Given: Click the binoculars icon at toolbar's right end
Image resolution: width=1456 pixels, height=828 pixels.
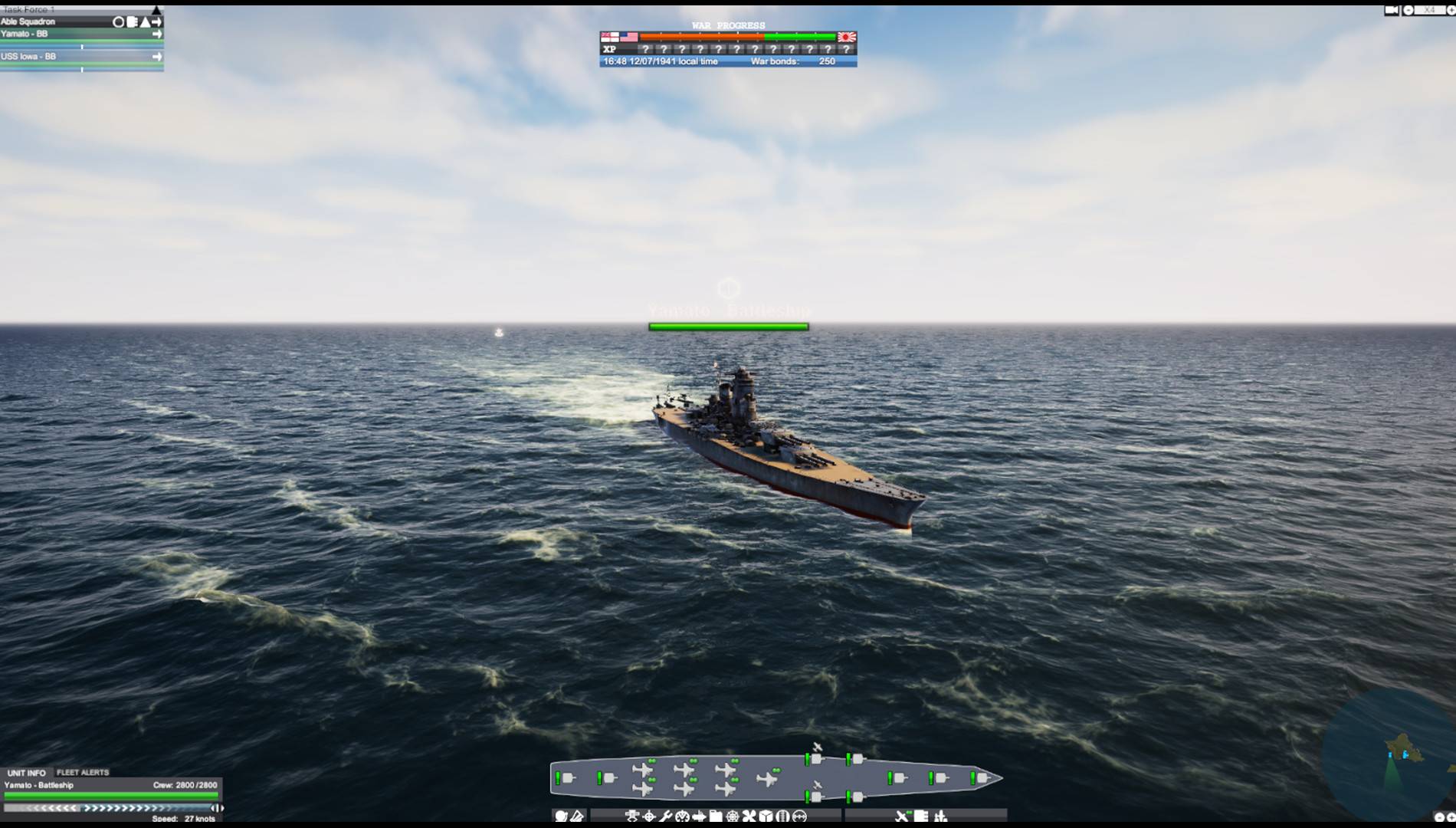Looking at the screenshot, I should click(x=800, y=816).
